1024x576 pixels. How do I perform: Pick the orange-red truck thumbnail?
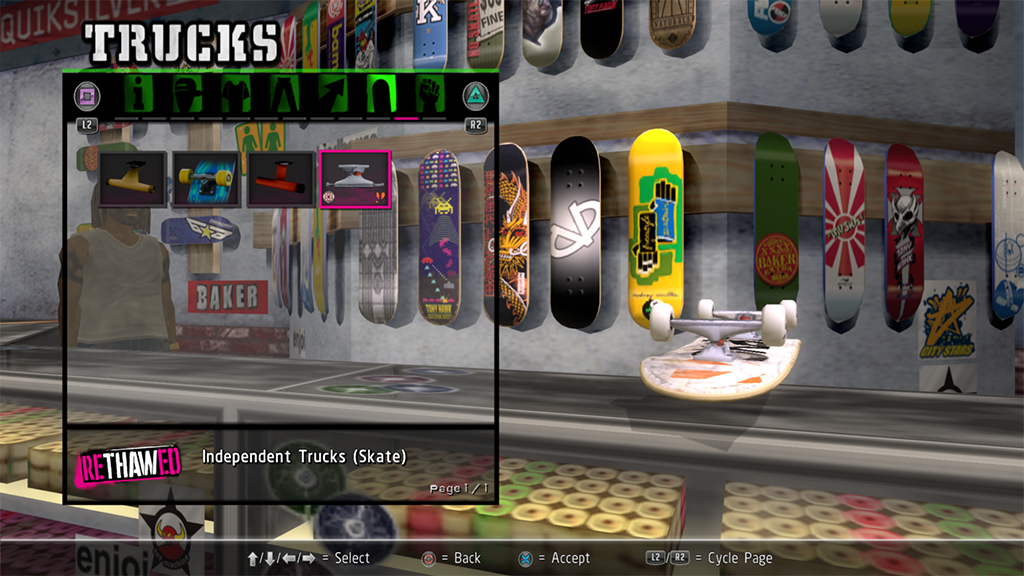click(280, 178)
